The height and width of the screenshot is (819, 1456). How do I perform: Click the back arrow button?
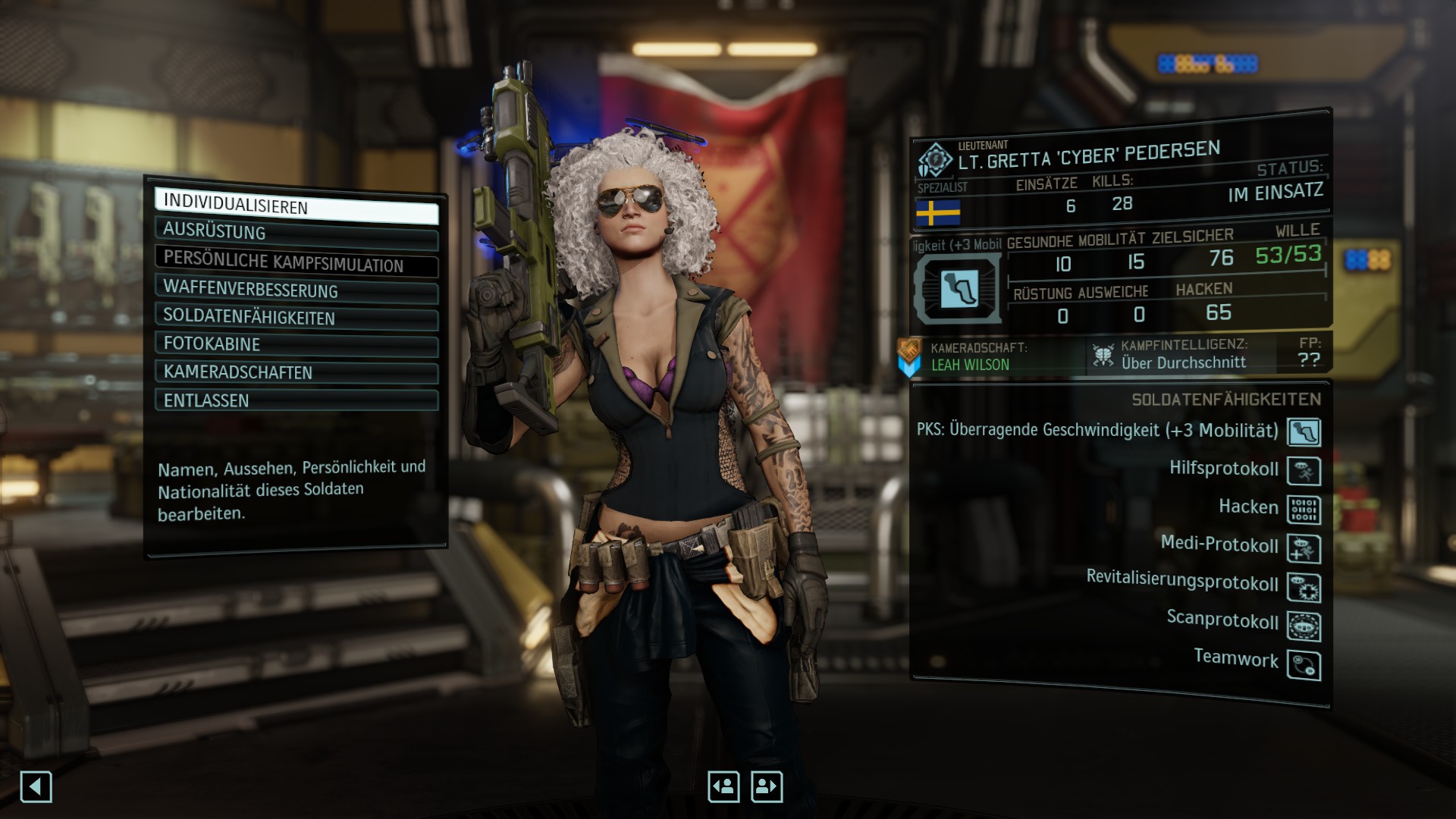[36, 787]
